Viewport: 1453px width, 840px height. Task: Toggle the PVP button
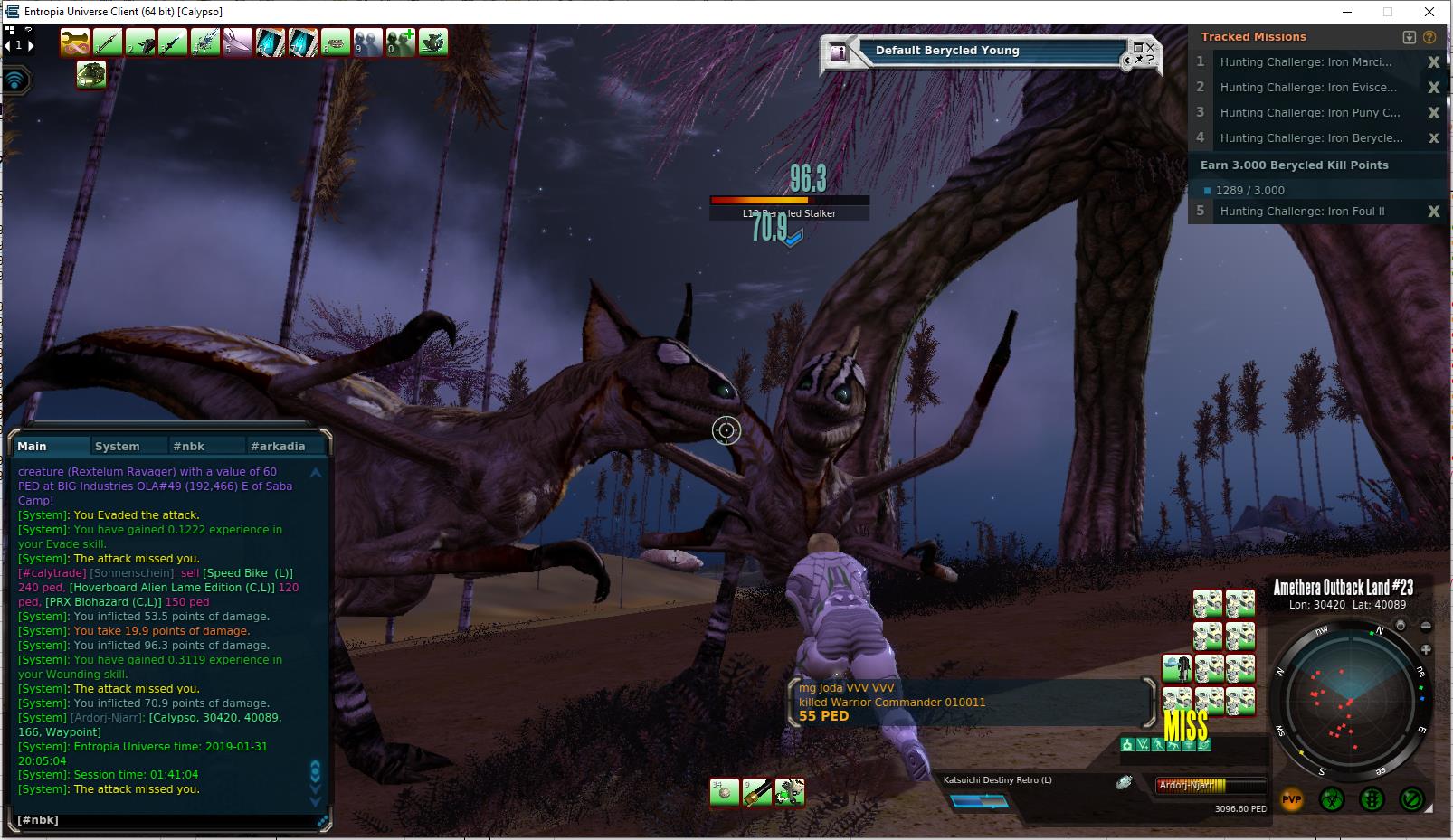pyautogui.click(x=1291, y=799)
